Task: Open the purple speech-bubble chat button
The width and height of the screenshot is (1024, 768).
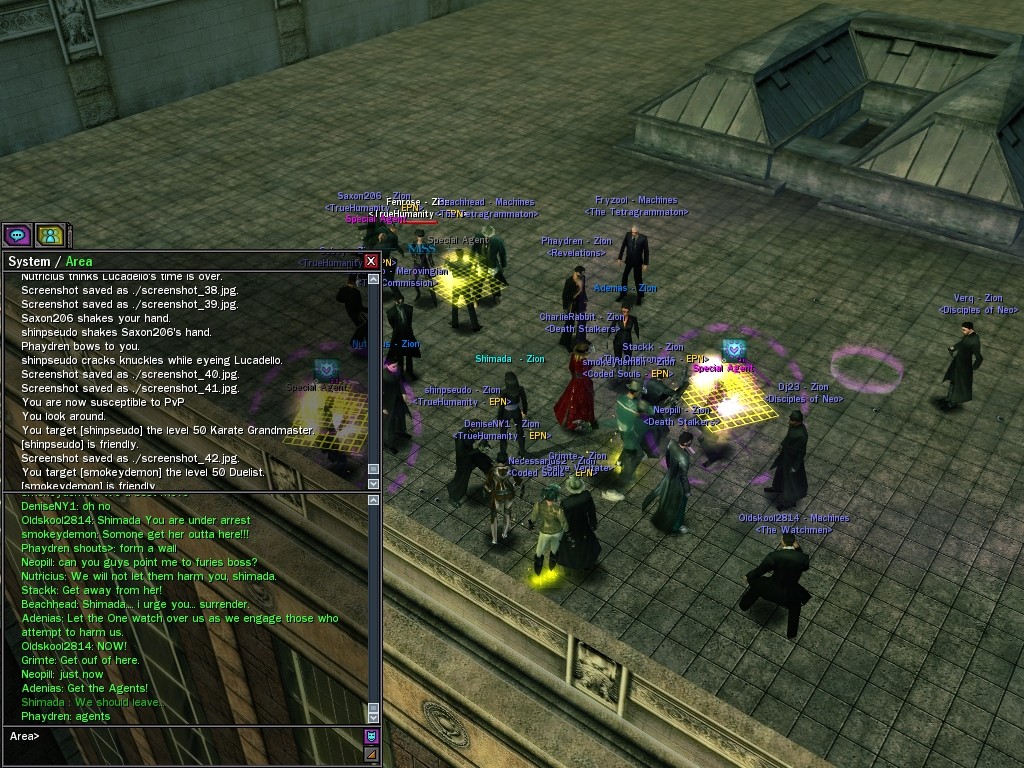Action: click(x=17, y=235)
